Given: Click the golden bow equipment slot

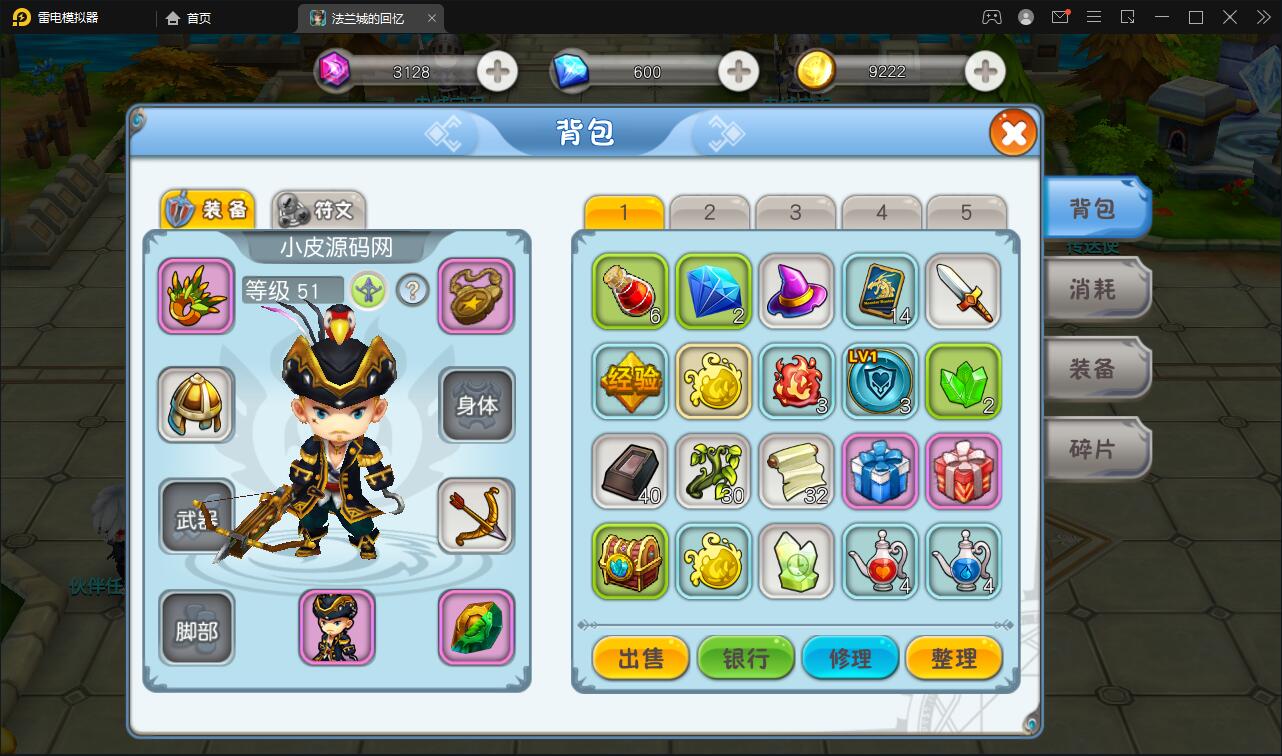Looking at the screenshot, I should point(477,516).
